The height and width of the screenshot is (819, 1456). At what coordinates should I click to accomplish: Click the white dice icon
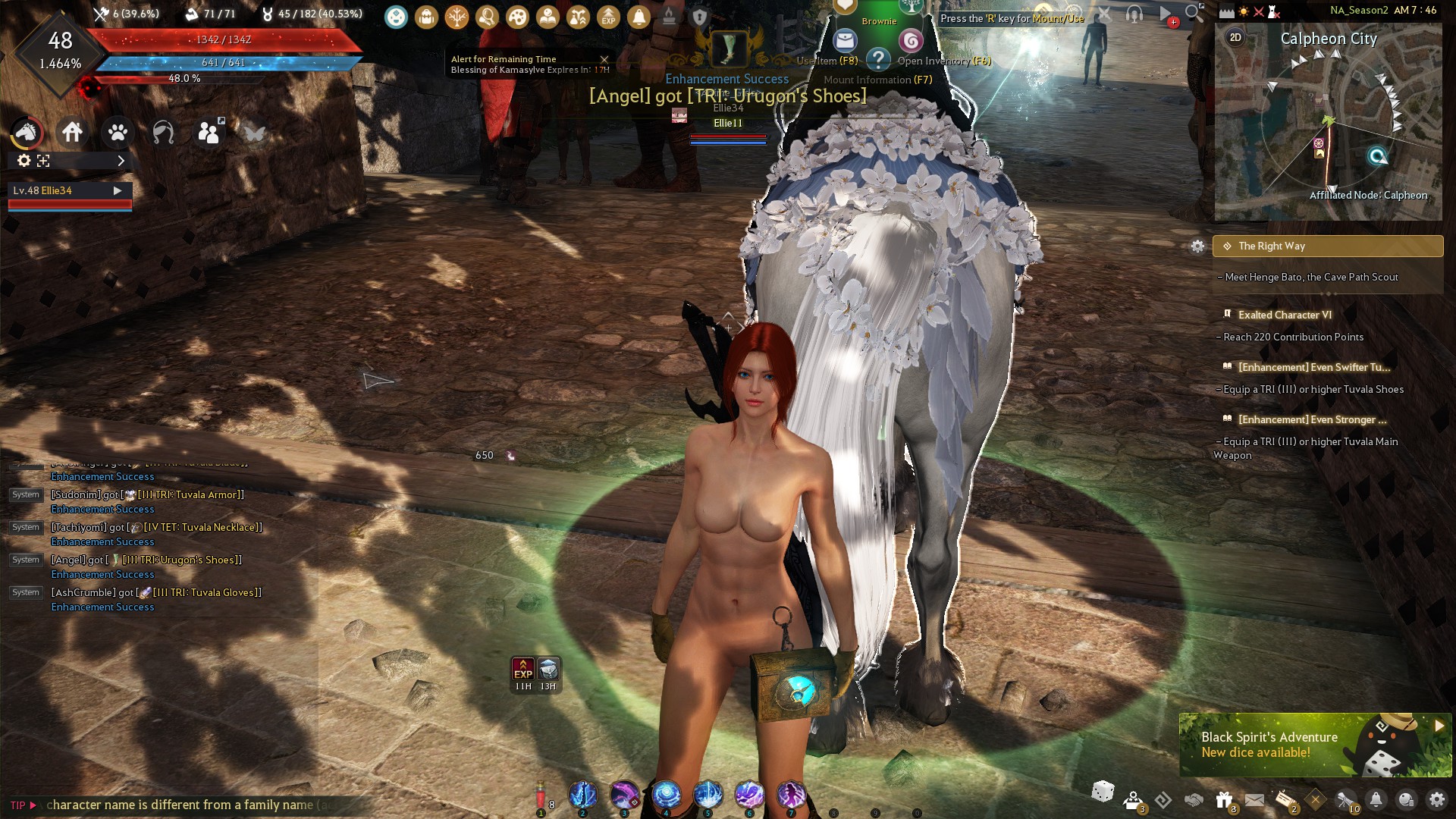pos(1103,792)
